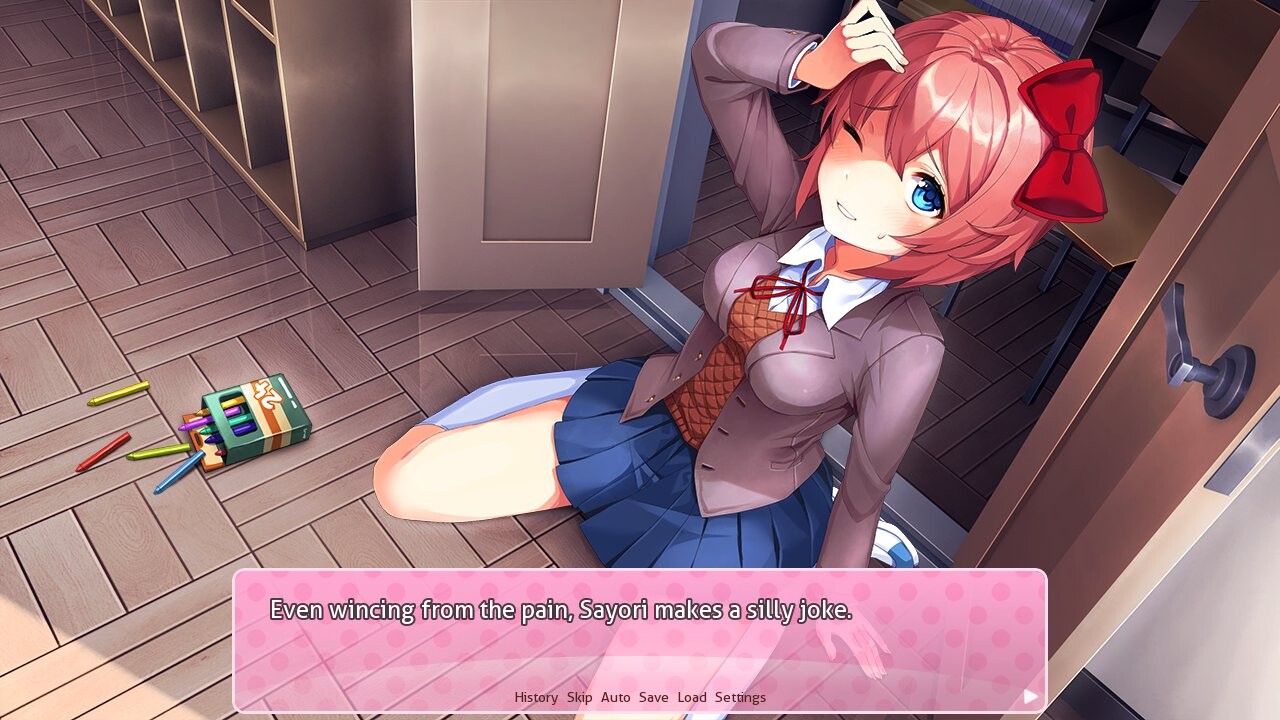Click the red crayon on the floor
This screenshot has height=720, width=1280.
coord(110,450)
